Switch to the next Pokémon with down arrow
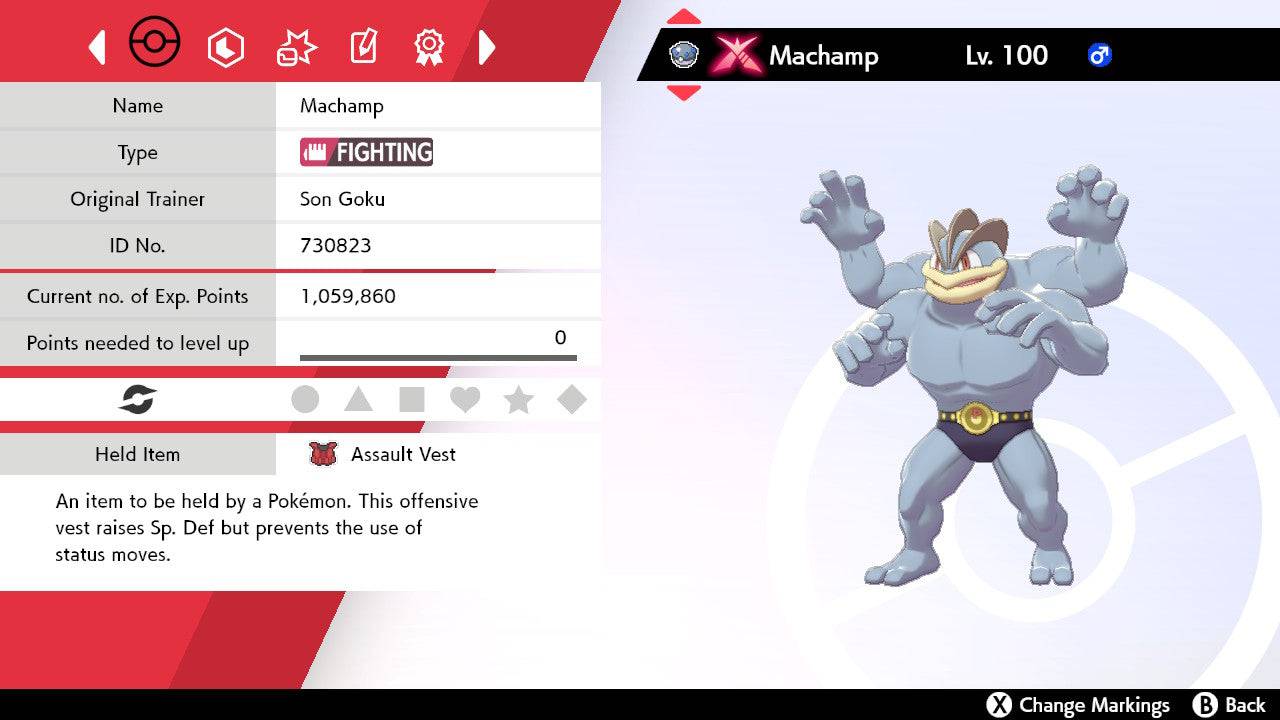Viewport: 1280px width, 720px height. coord(683,92)
